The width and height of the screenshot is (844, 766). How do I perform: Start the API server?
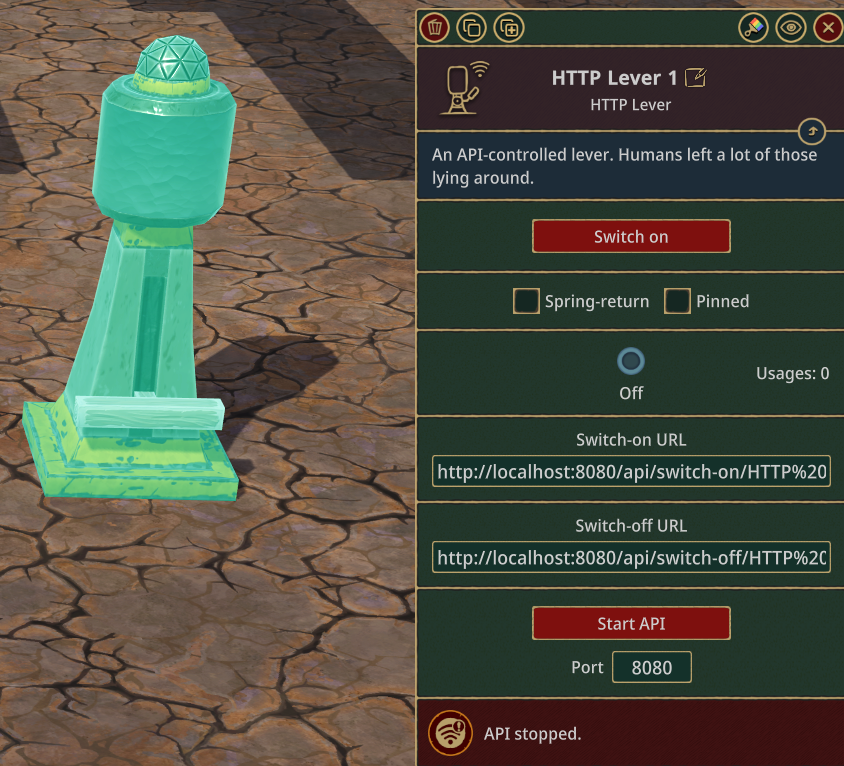pos(631,623)
